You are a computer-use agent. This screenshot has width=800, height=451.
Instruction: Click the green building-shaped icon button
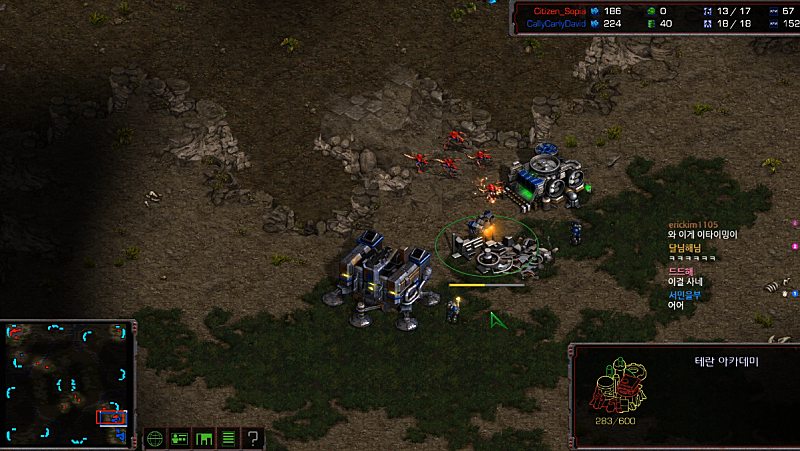point(204,438)
